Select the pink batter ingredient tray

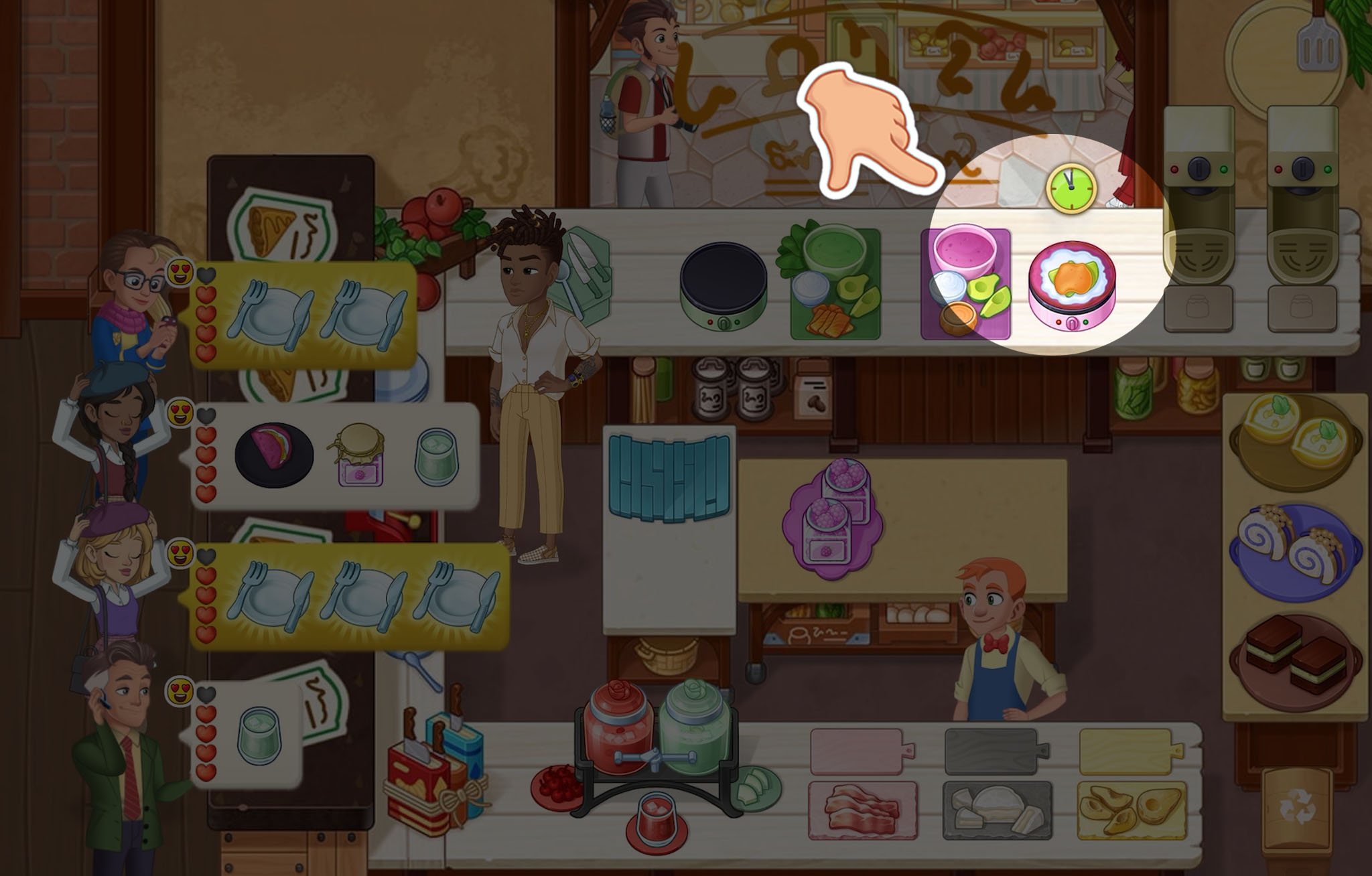tap(965, 283)
